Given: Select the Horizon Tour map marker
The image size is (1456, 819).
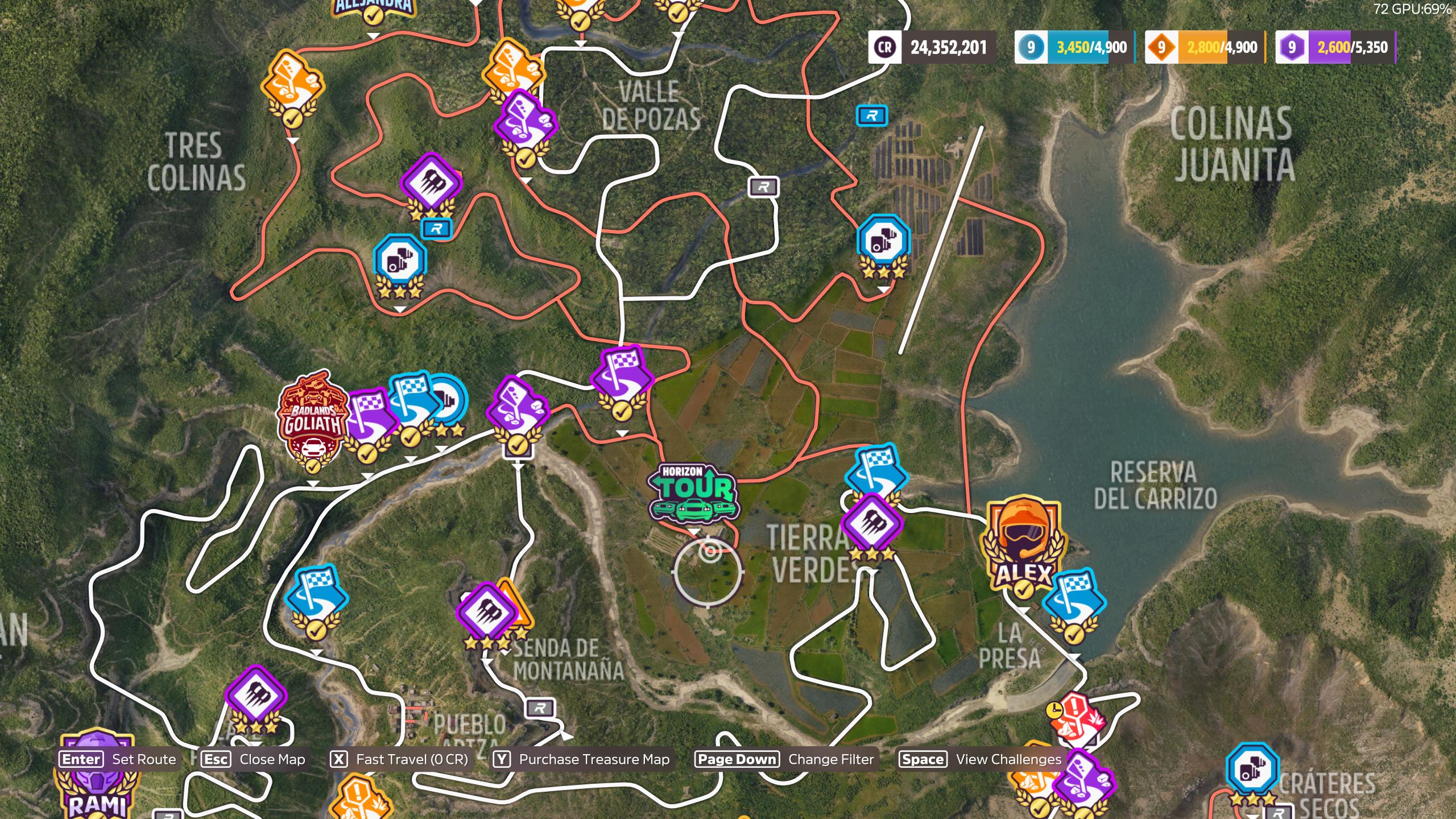Looking at the screenshot, I should [x=694, y=493].
